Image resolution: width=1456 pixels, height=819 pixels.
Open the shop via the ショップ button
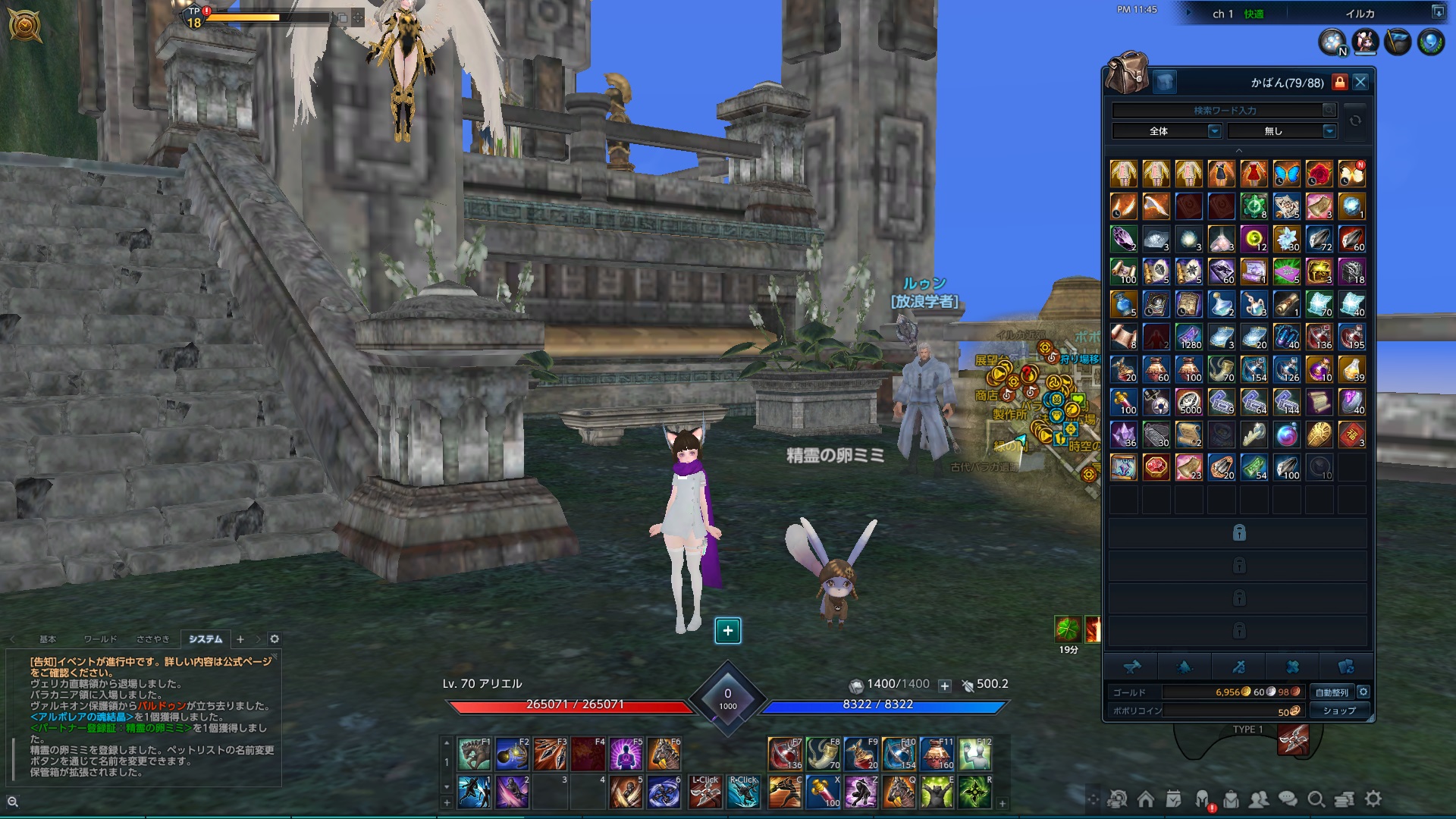(x=1341, y=711)
